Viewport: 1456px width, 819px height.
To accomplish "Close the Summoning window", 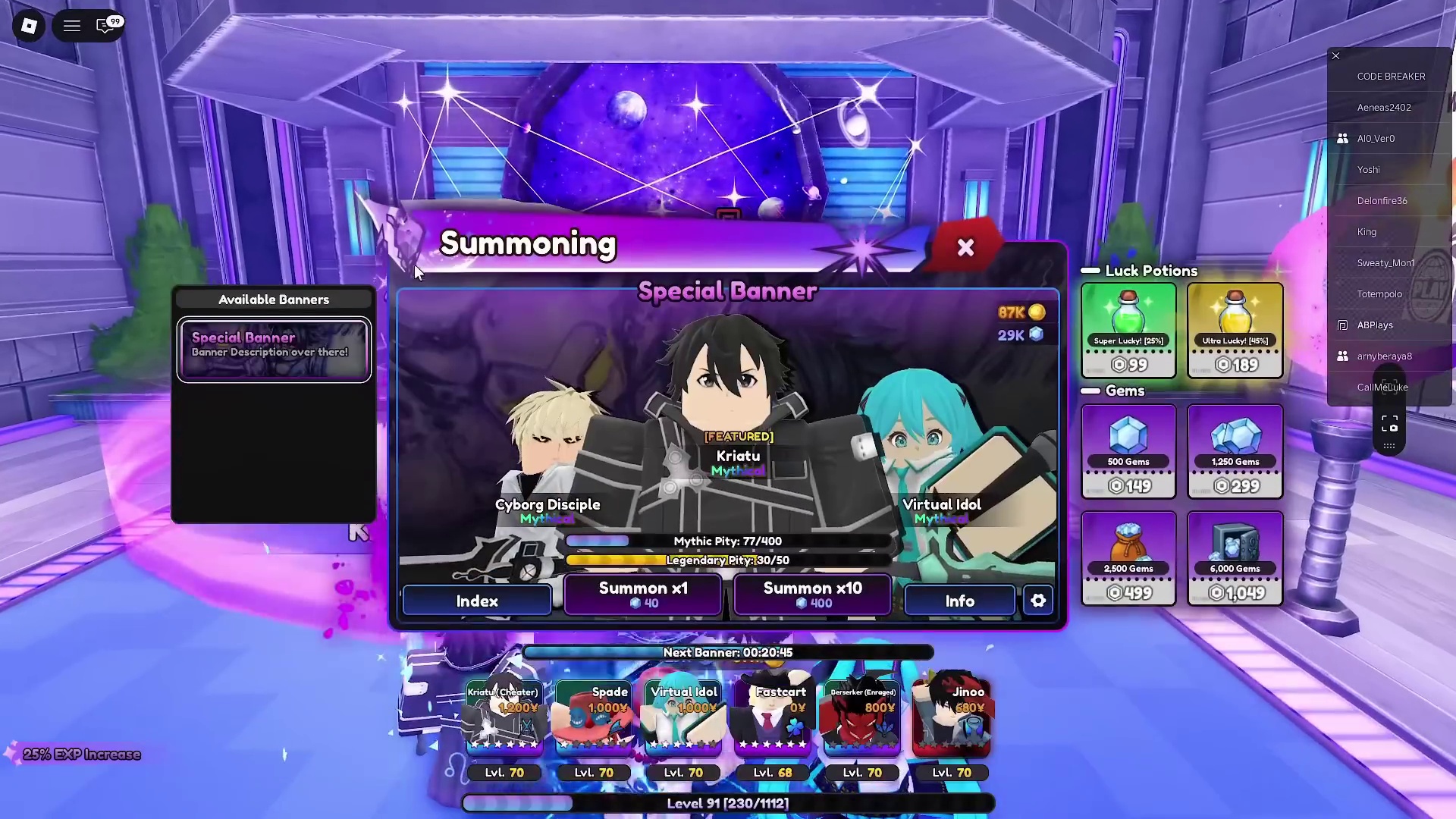I will pos(965,247).
